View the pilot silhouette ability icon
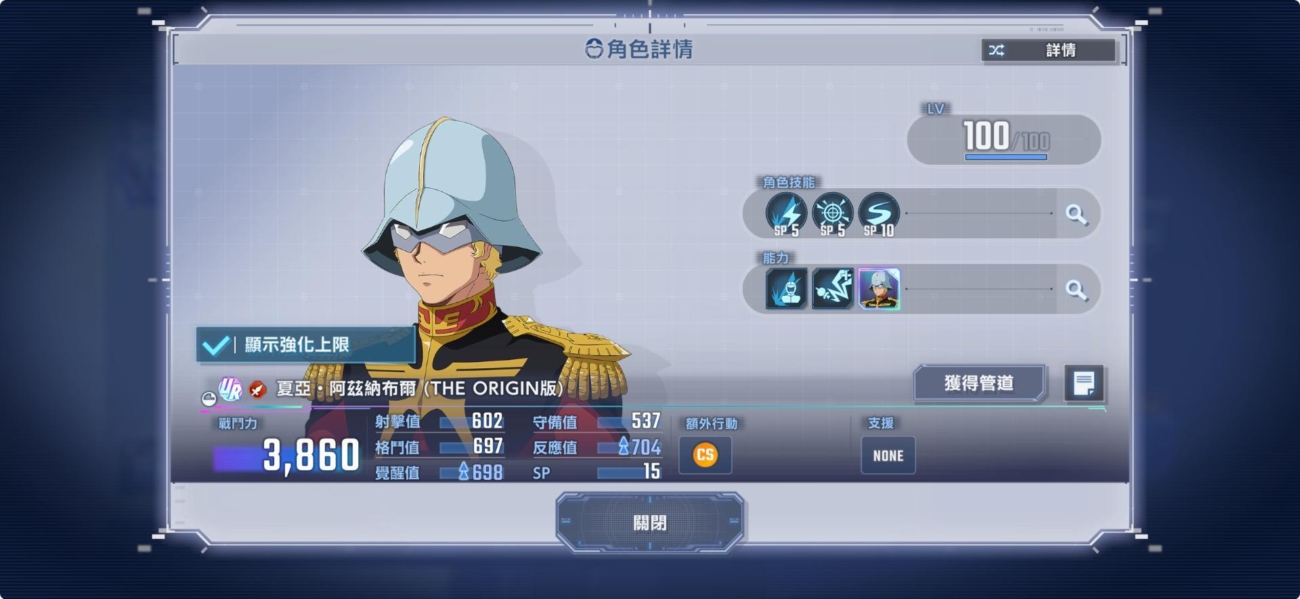Screen dimensions: 1300x599 tap(786, 289)
